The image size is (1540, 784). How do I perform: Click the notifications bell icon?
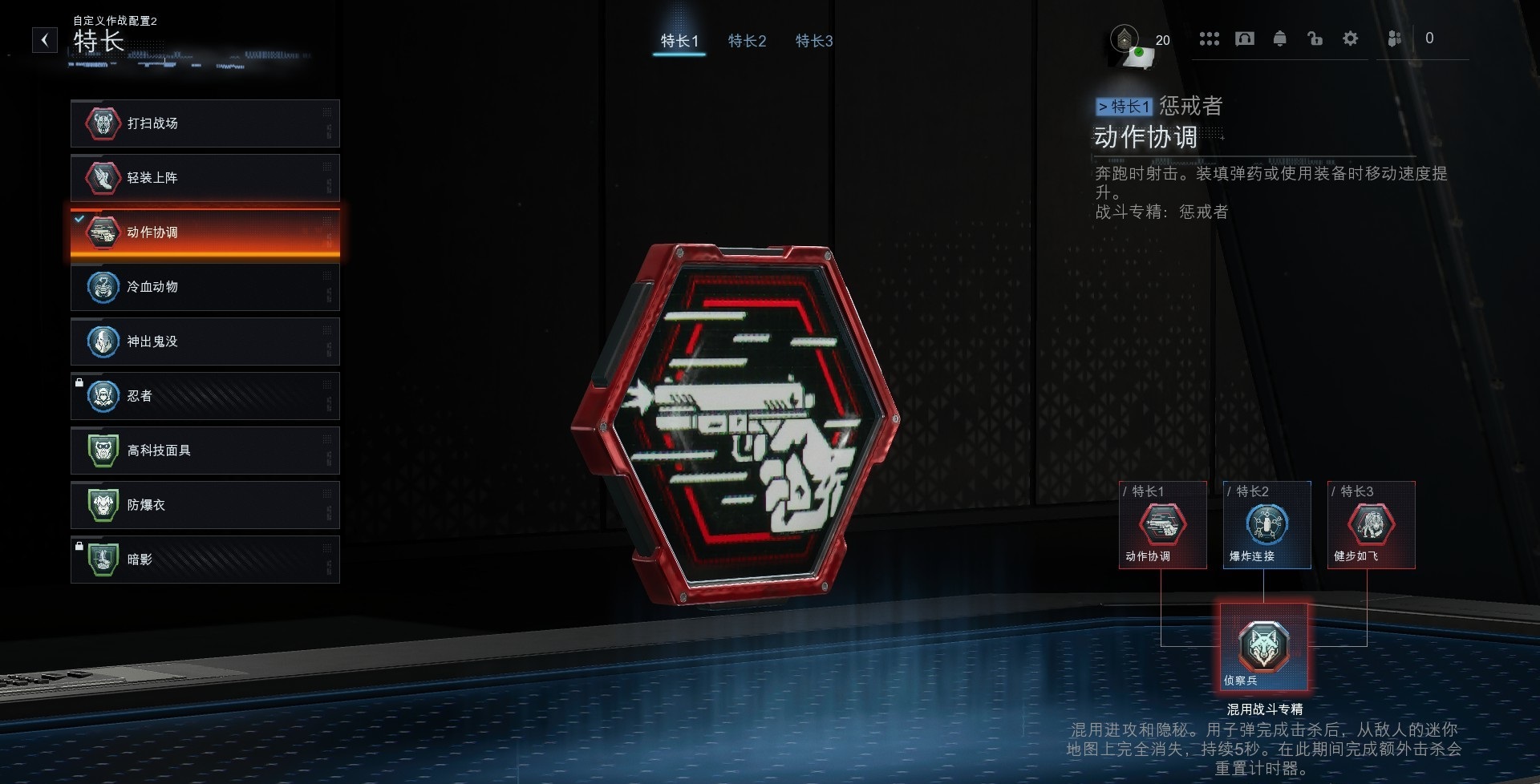1280,38
